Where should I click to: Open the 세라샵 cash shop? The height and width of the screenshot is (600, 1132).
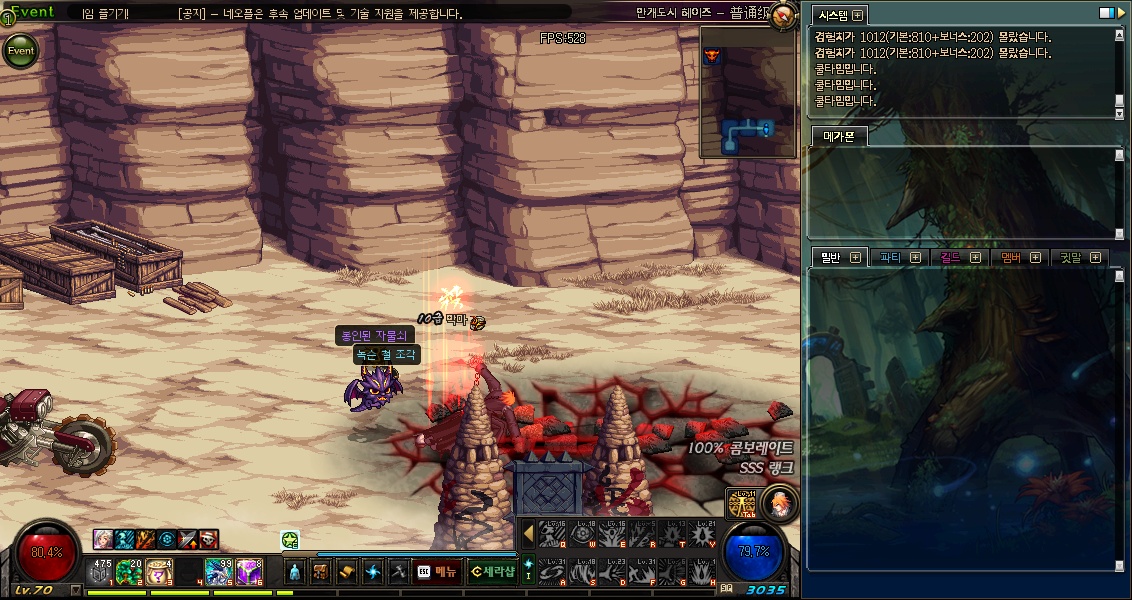491,572
